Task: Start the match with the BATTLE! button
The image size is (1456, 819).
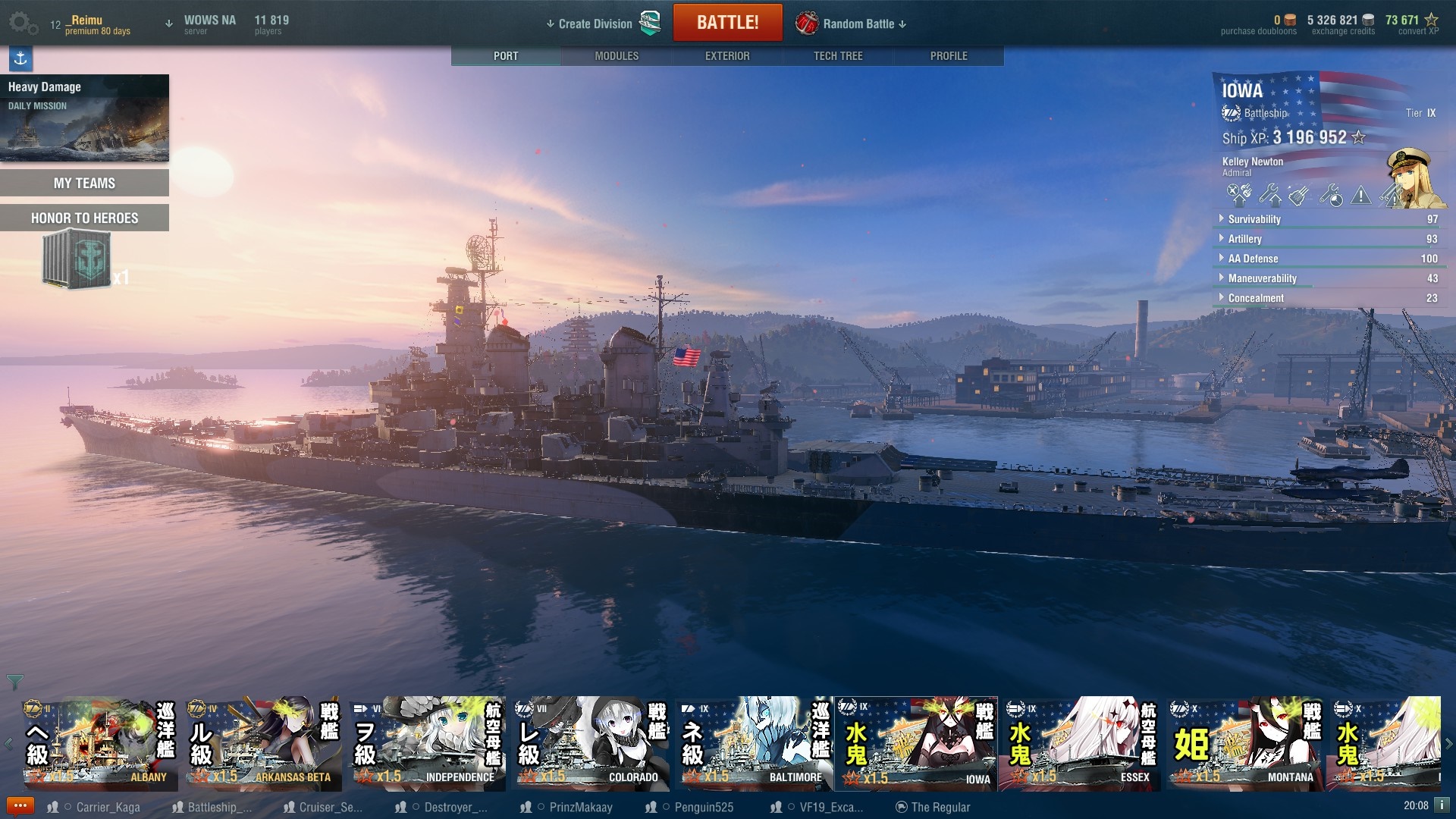Action: 727,23
